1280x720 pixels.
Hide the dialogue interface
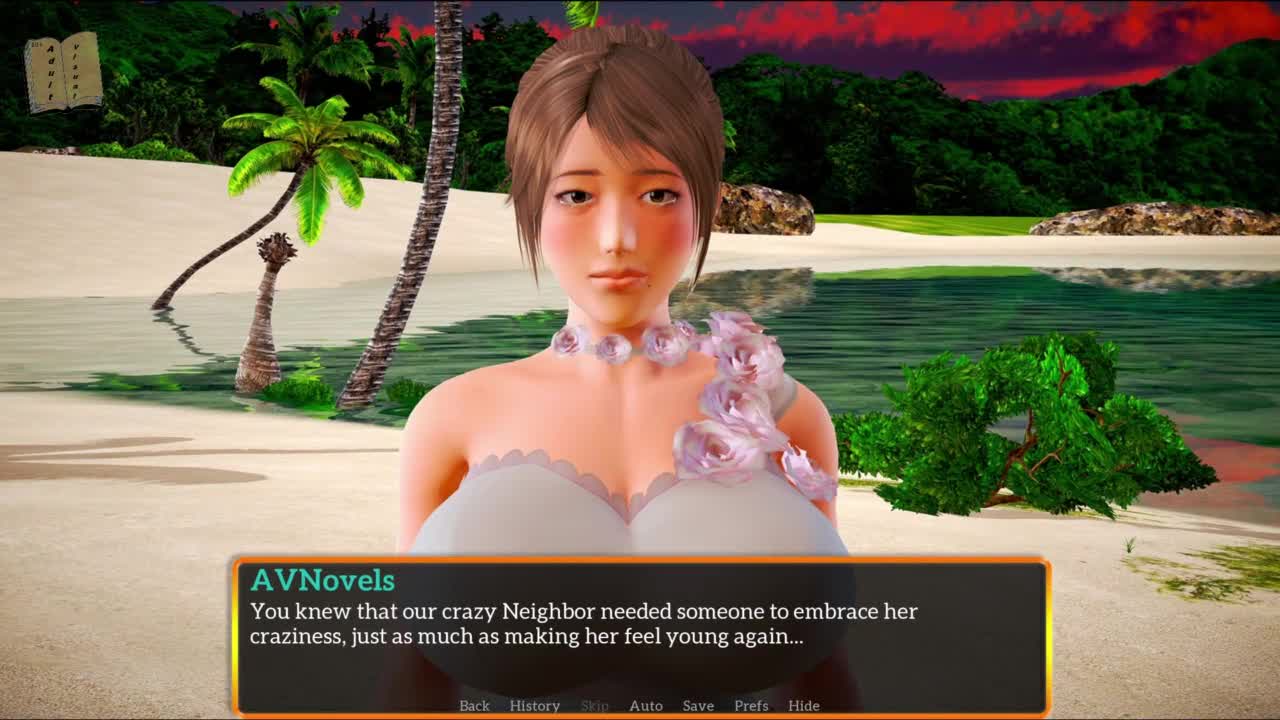click(804, 705)
